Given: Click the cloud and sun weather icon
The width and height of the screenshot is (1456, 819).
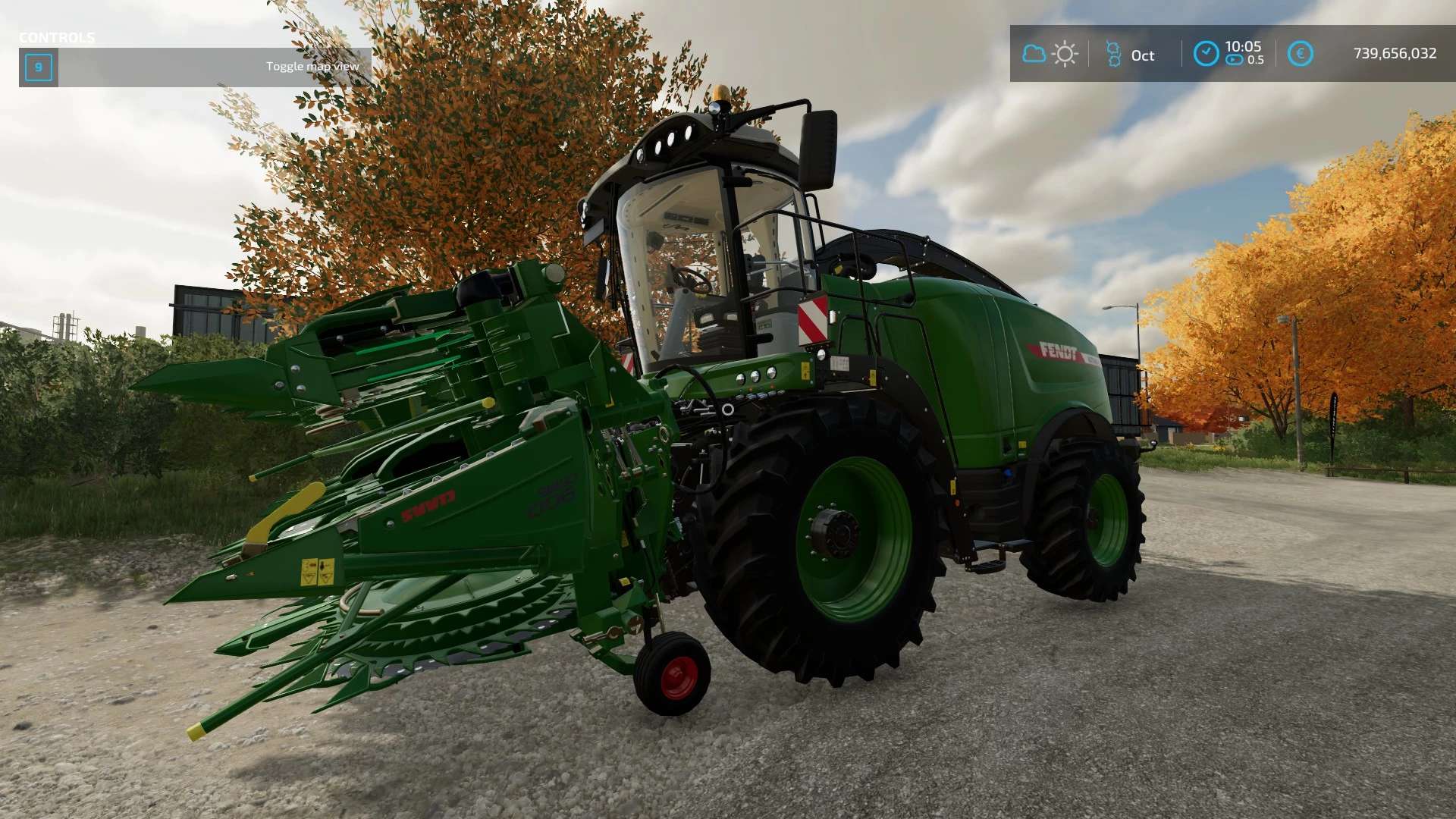Looking at the screenshot, I should [x=1050, y=54].
